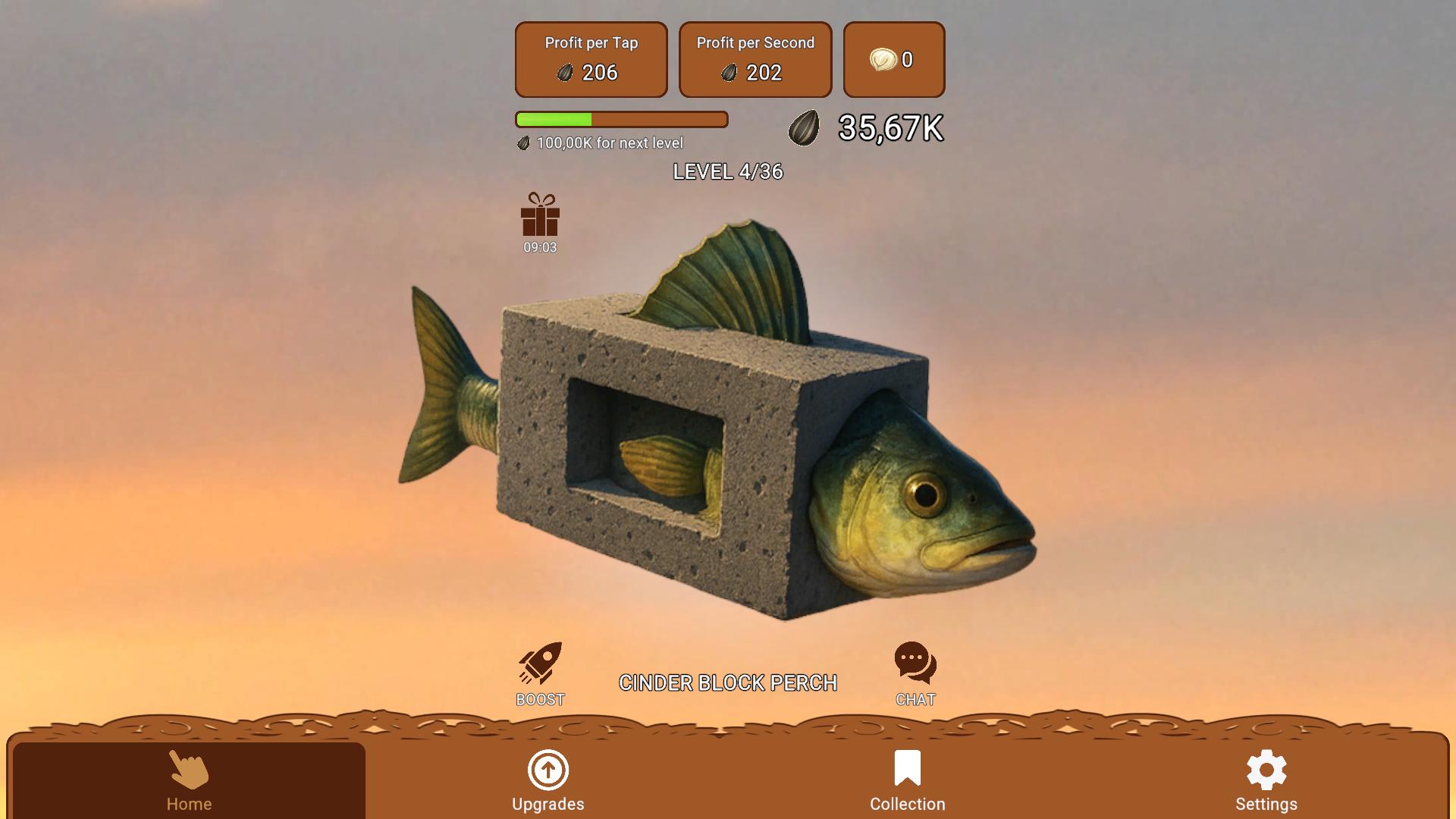This screenshot has height=819, width=1456.
Task: Click the green level progress bar
Action: 622,119
